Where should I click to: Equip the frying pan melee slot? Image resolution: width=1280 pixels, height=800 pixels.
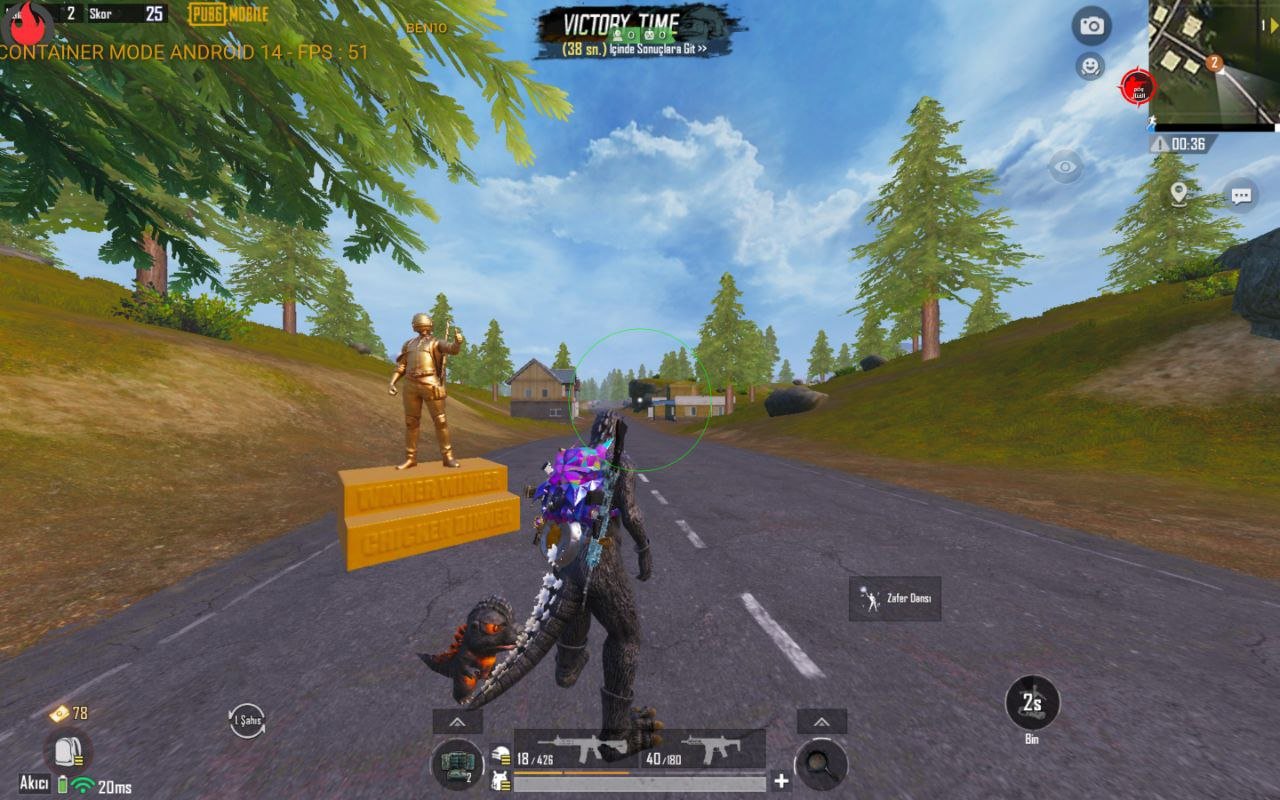(x=821, y=764)
